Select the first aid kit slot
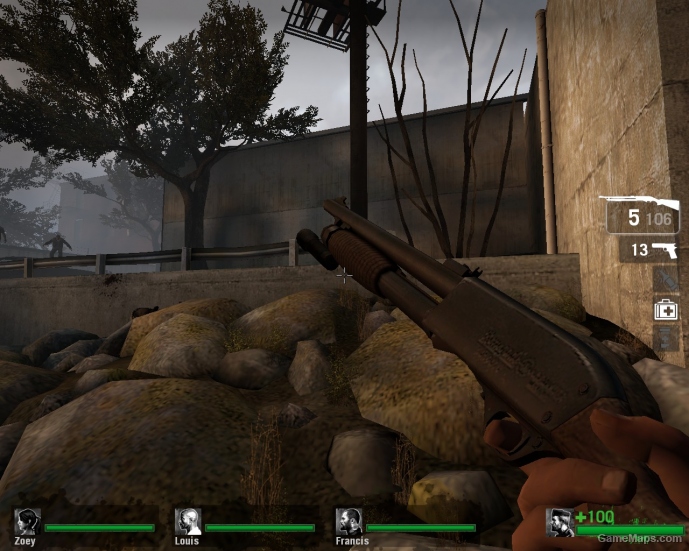The image size is (689, 551). (x=666, y=310)
